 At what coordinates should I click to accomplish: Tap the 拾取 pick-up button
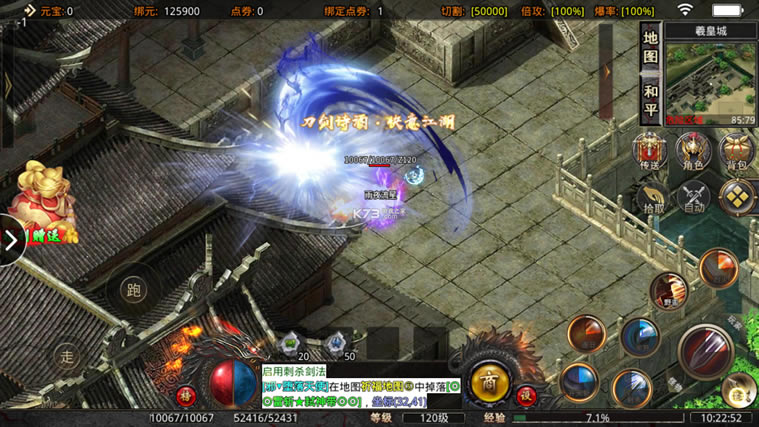point(652,197)
